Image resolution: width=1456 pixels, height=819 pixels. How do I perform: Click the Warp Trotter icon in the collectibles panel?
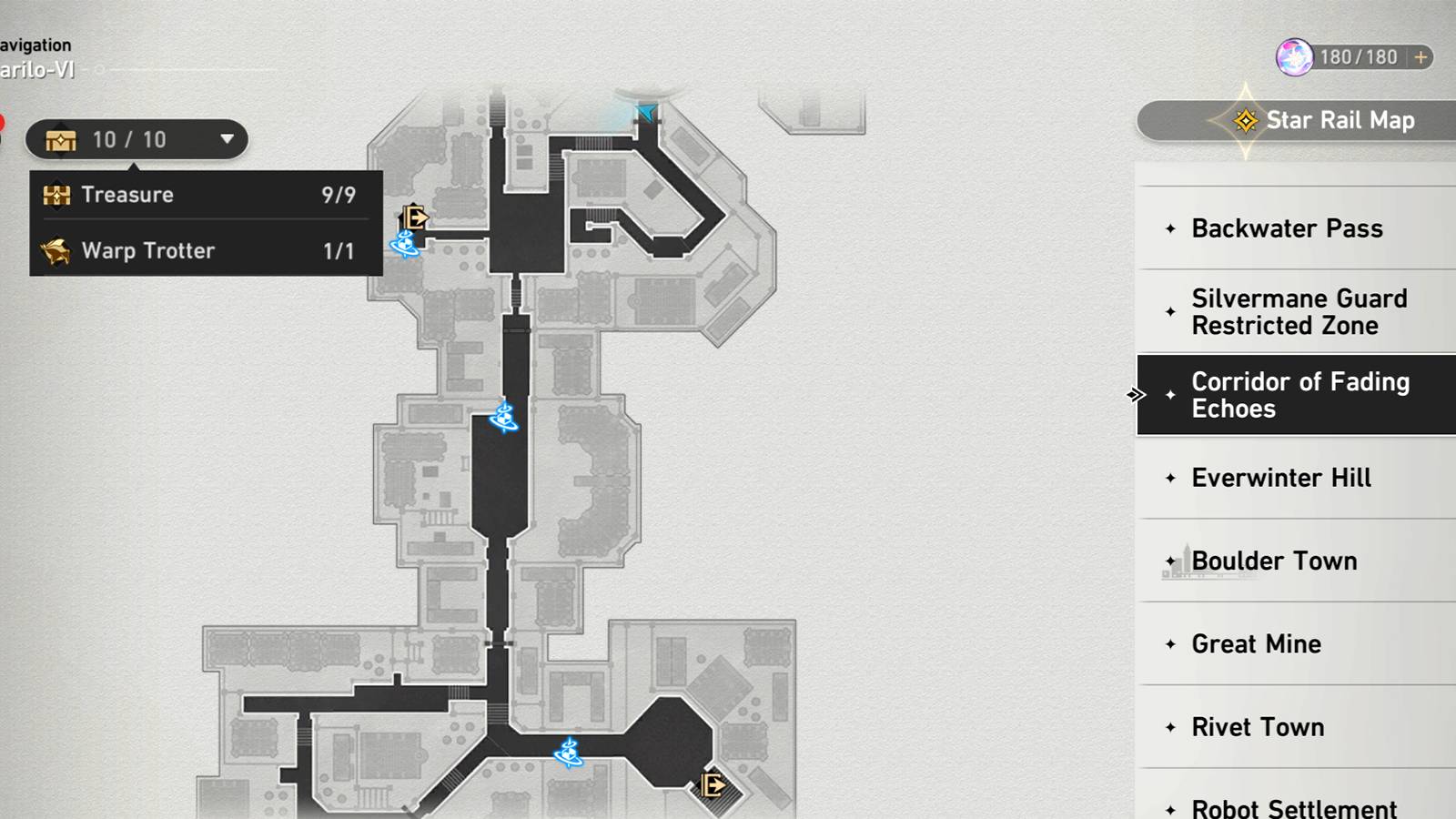pos(56,250)
